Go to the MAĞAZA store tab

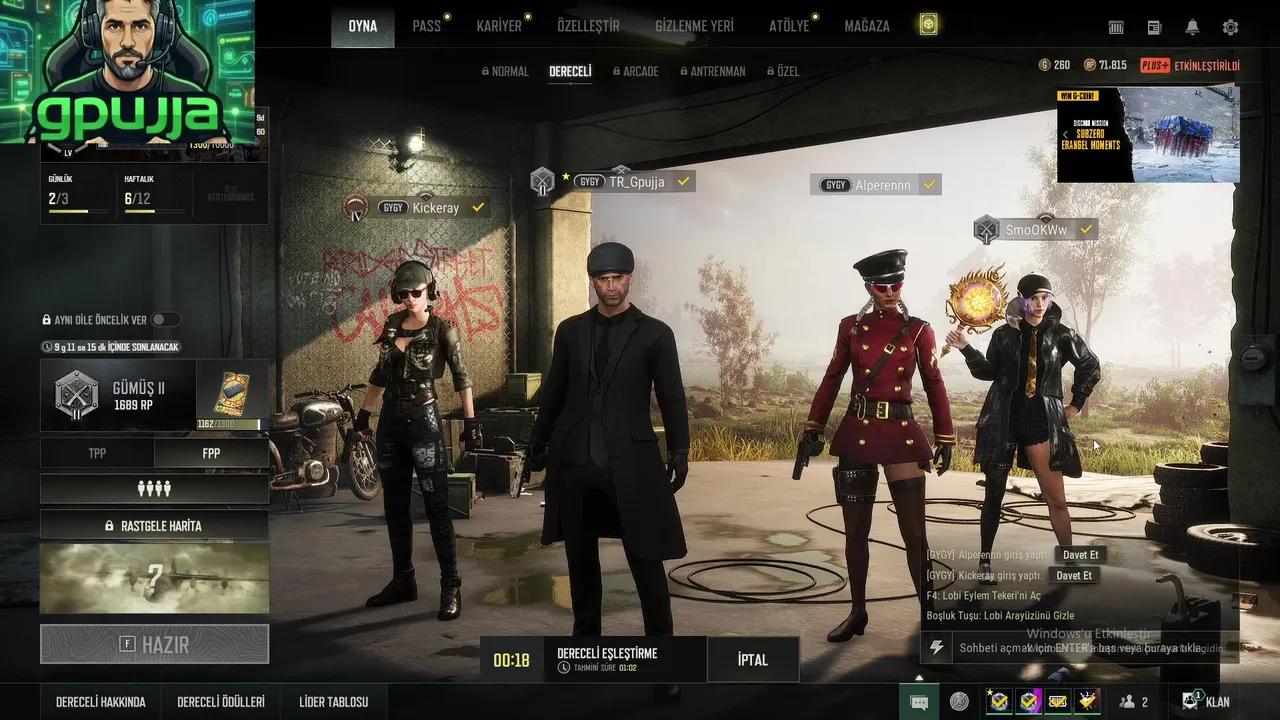[866, 26]
